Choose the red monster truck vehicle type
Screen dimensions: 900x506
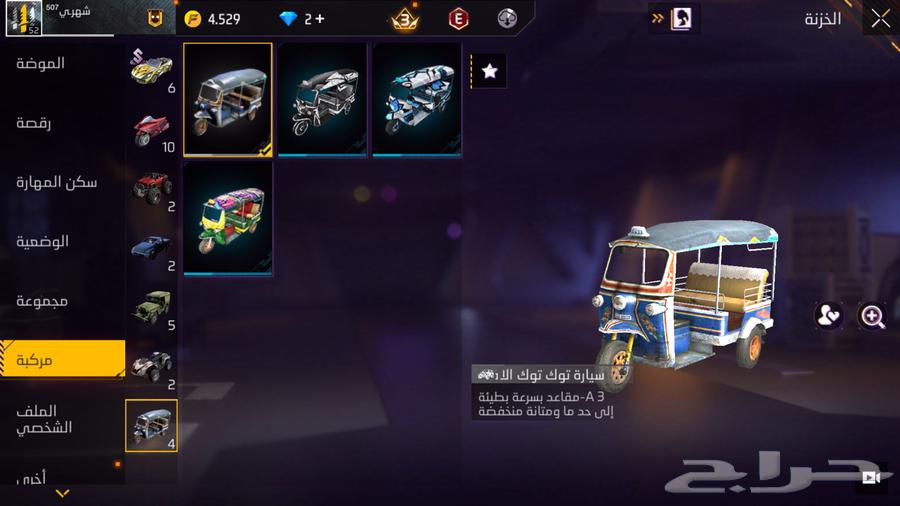pyautogui.click(x=152, y=187)
